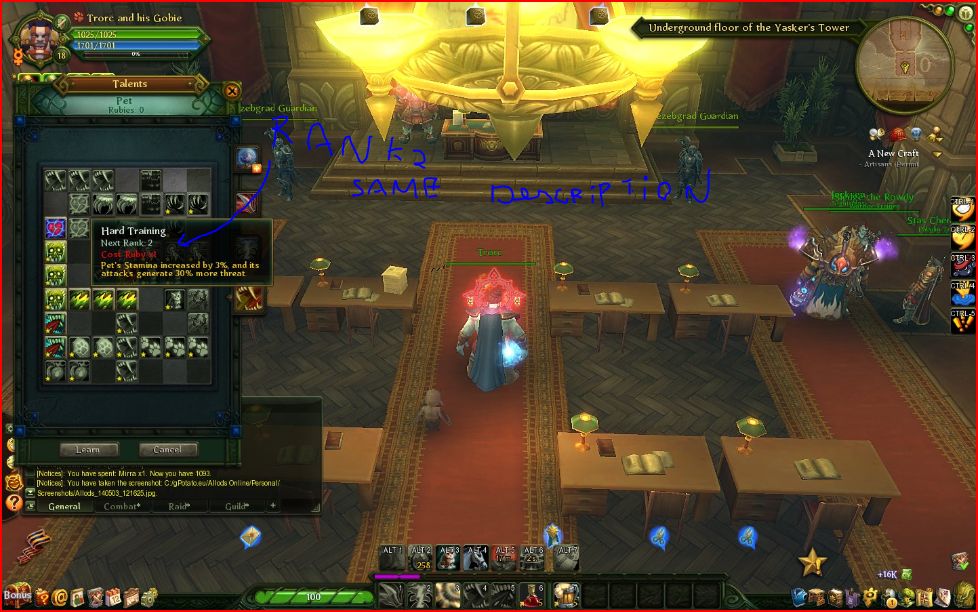The image size is (978, 612).
Task: Select the A New Craft quest tracker
Action: click(x=894, y=154)
